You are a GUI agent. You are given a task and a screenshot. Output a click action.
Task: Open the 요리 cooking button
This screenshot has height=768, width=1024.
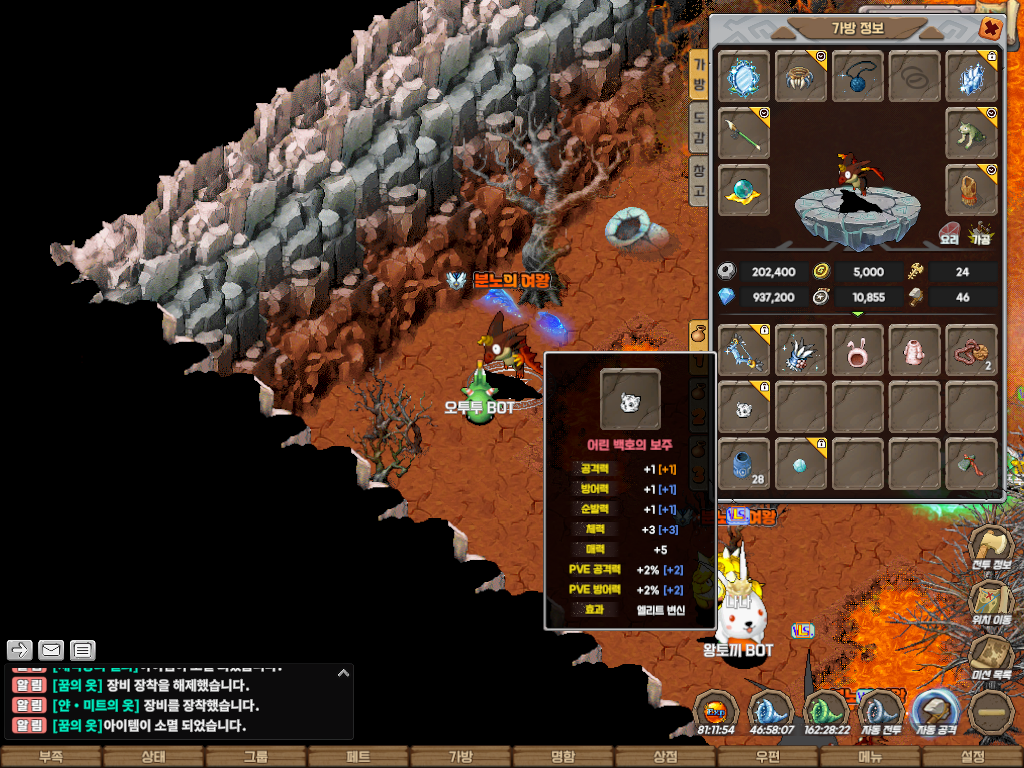click(x=949, y=234)
